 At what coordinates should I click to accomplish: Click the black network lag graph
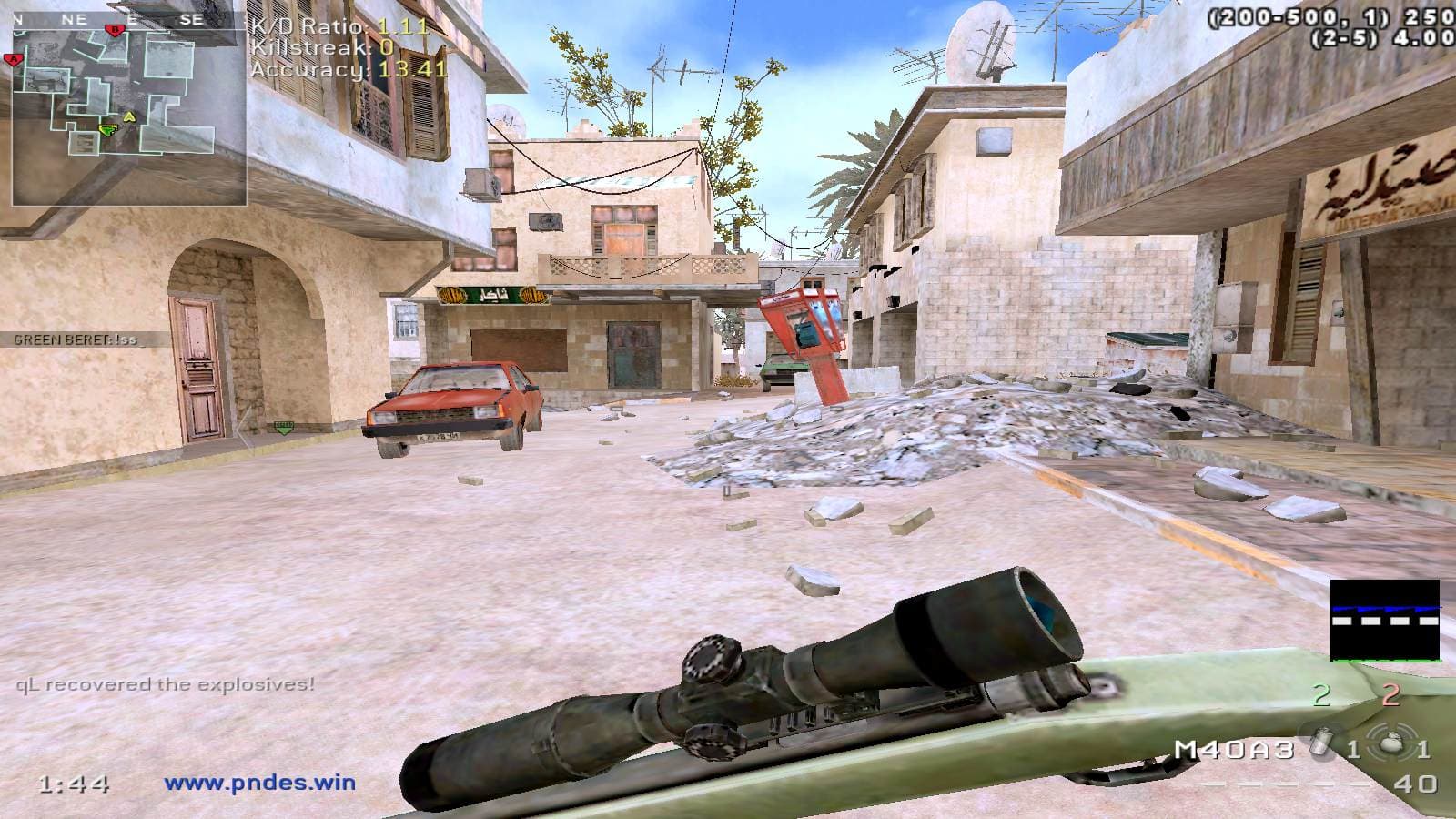(1385, 620)
